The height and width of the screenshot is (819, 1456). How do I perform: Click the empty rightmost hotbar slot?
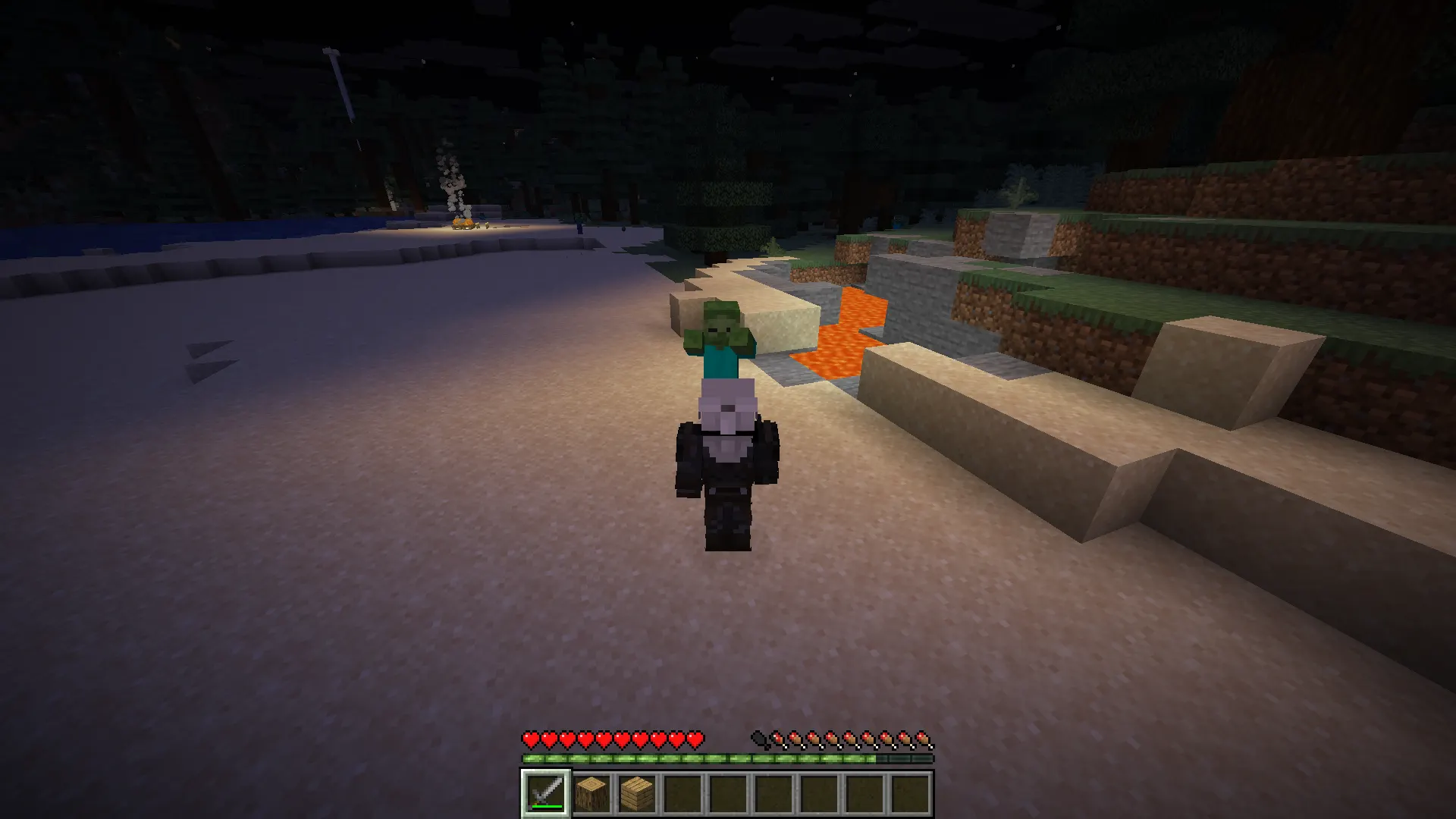point(908,795)
